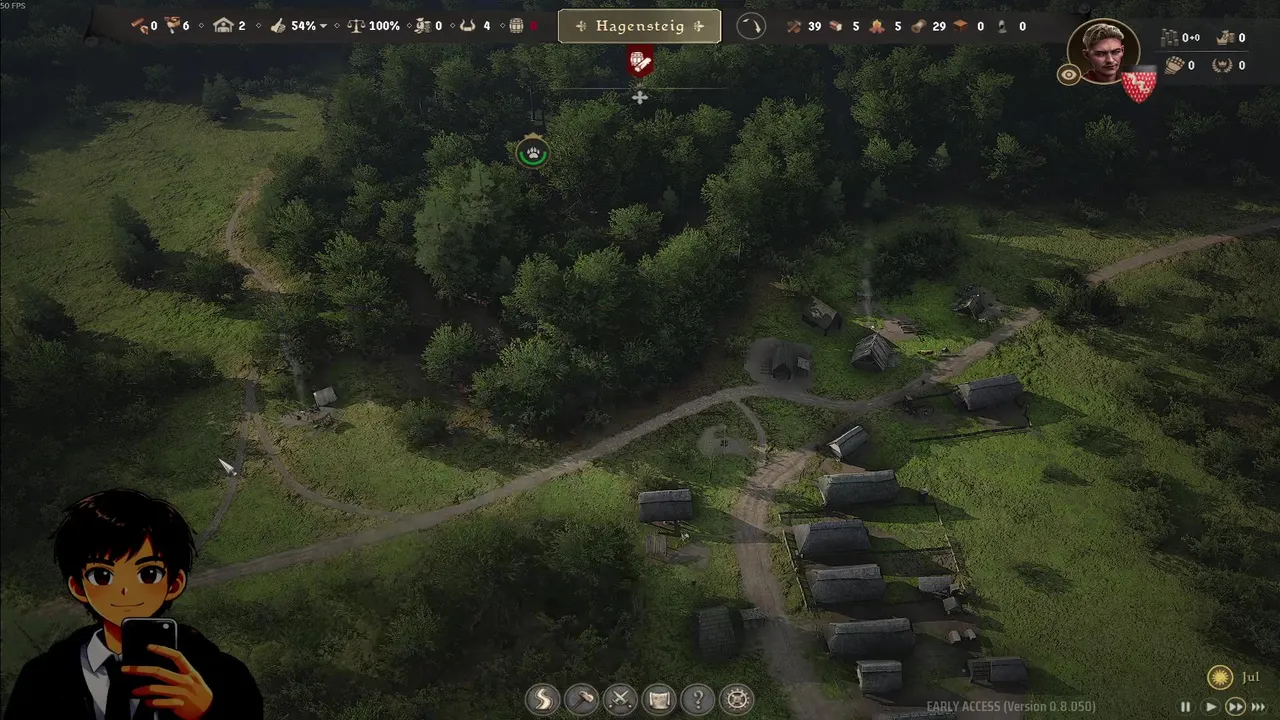Viewport: 1280px width, 720px height.
Task: Pause the game
Action: pos(1187,706)
